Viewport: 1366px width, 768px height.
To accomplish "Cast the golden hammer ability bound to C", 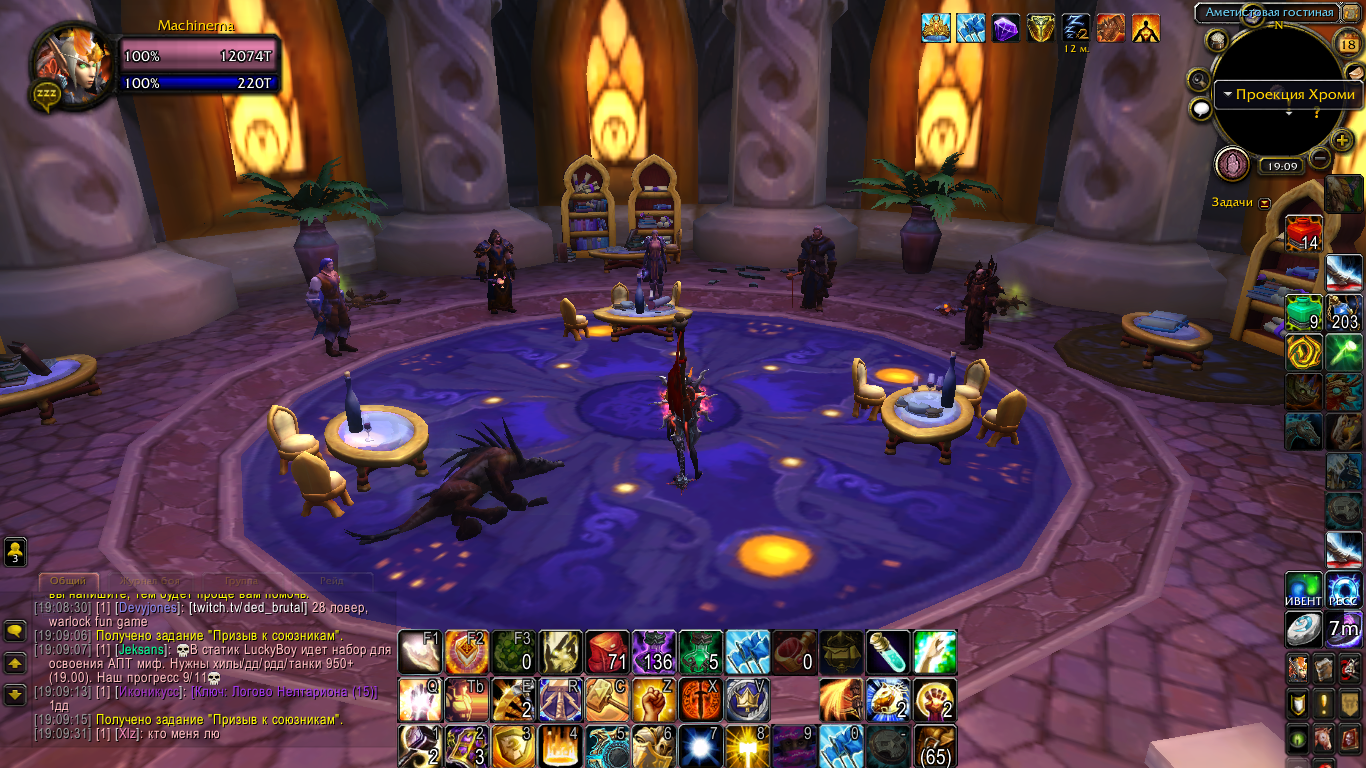I will tap(607, 699).
